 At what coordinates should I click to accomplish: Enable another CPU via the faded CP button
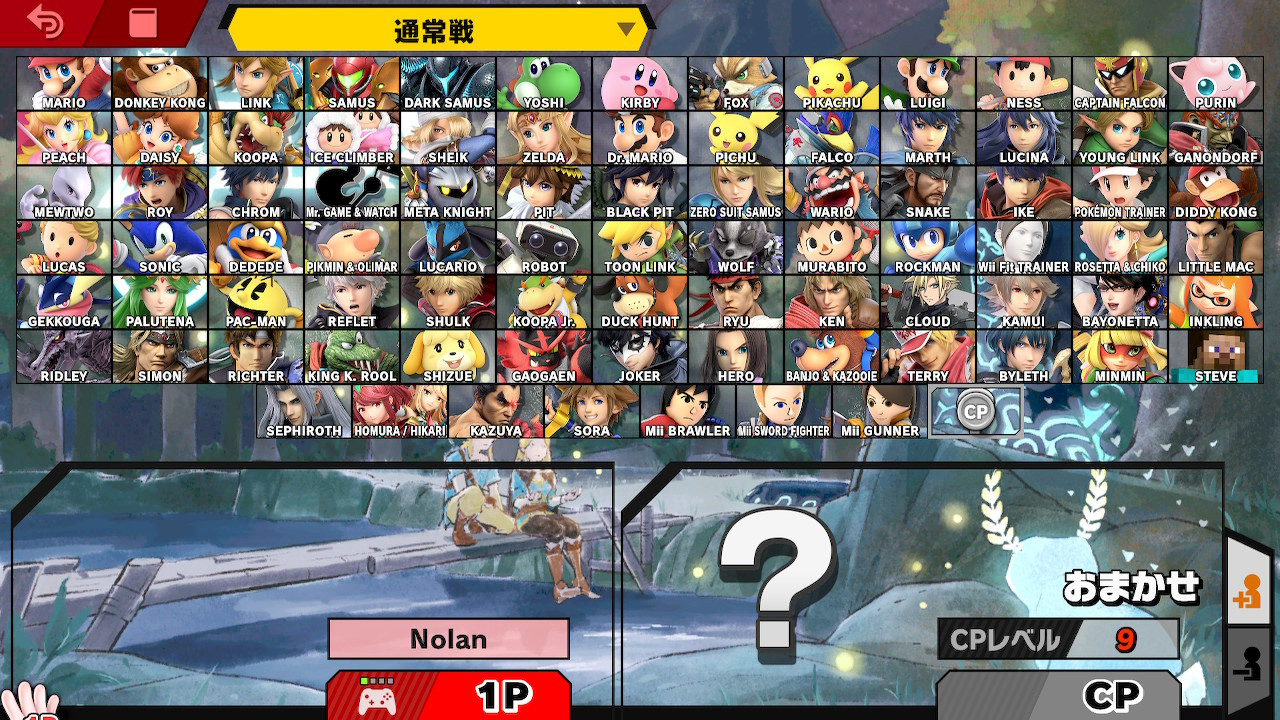click(x=976, y=410)
